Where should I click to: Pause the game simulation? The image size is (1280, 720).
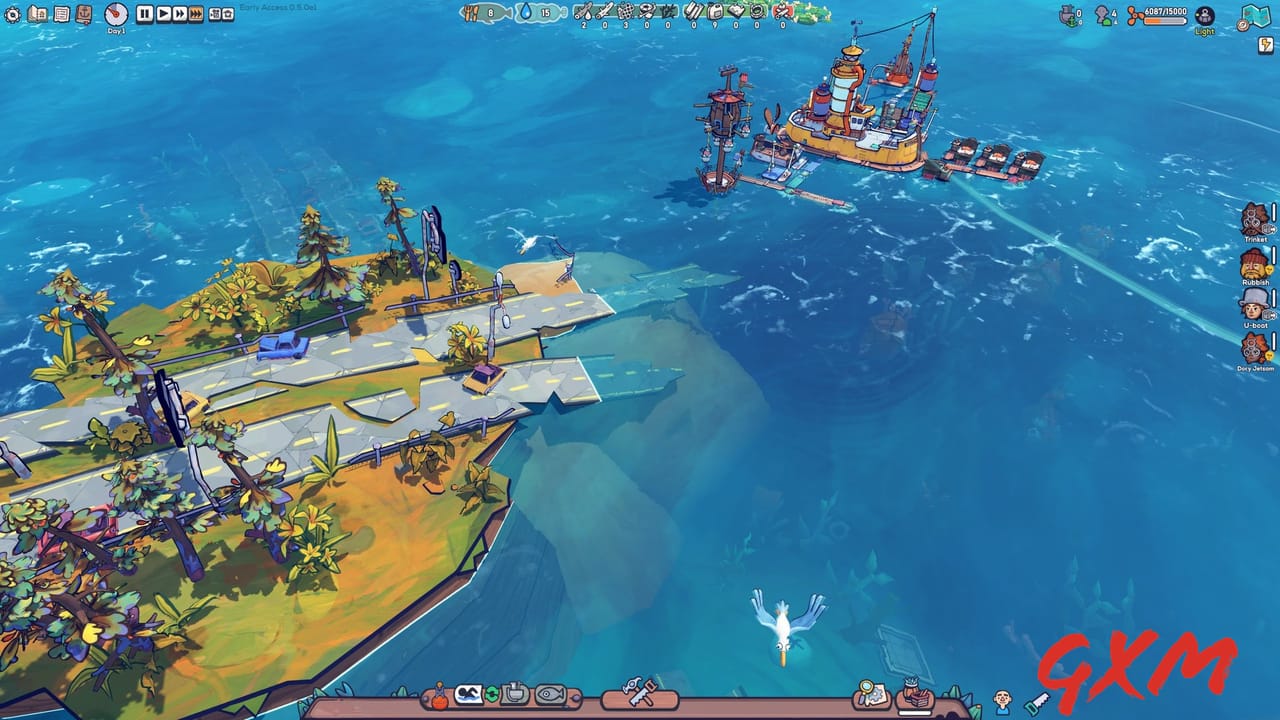[143, 15]
